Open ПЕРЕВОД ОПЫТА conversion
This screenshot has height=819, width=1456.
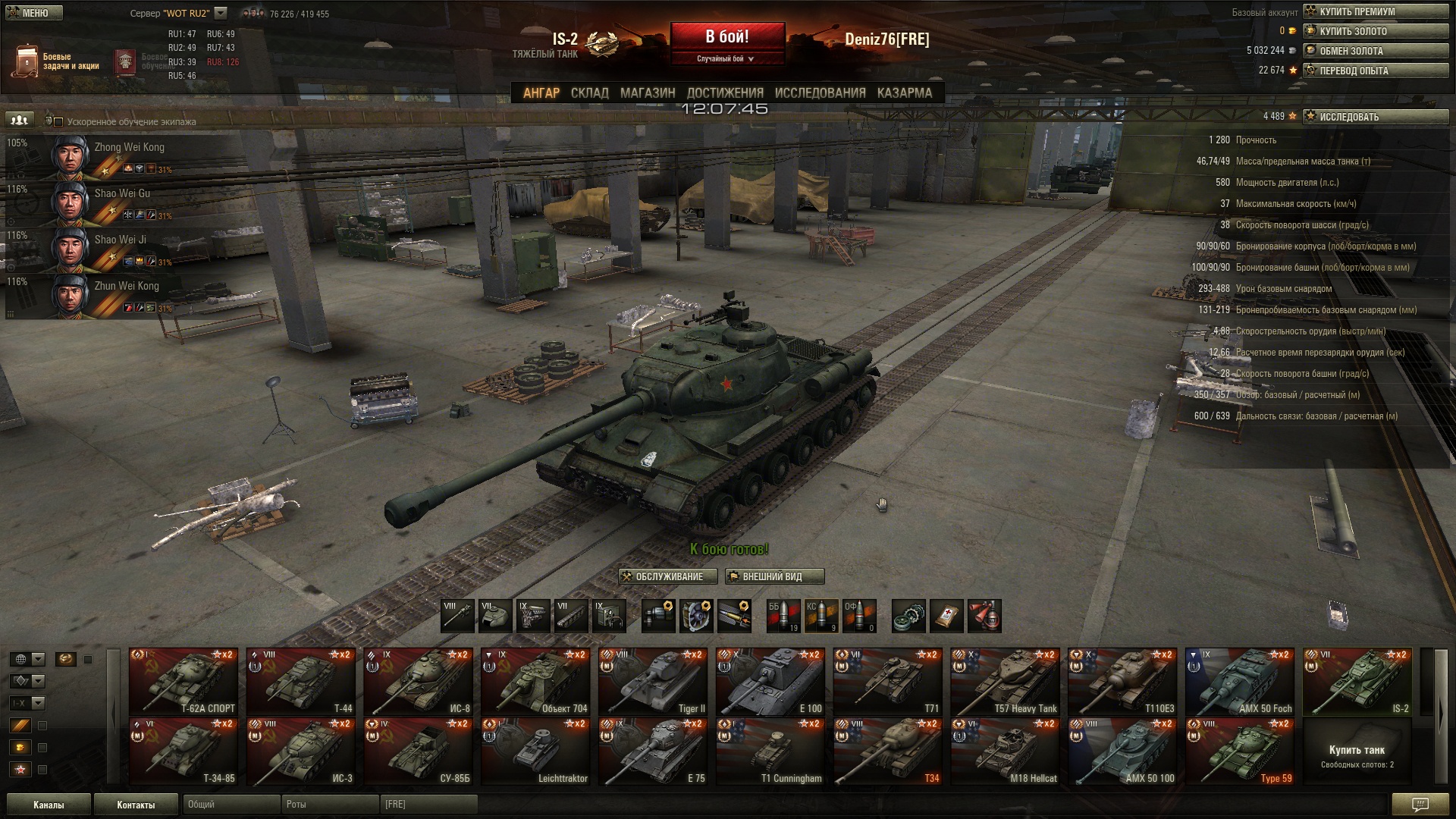[1375, 71]
